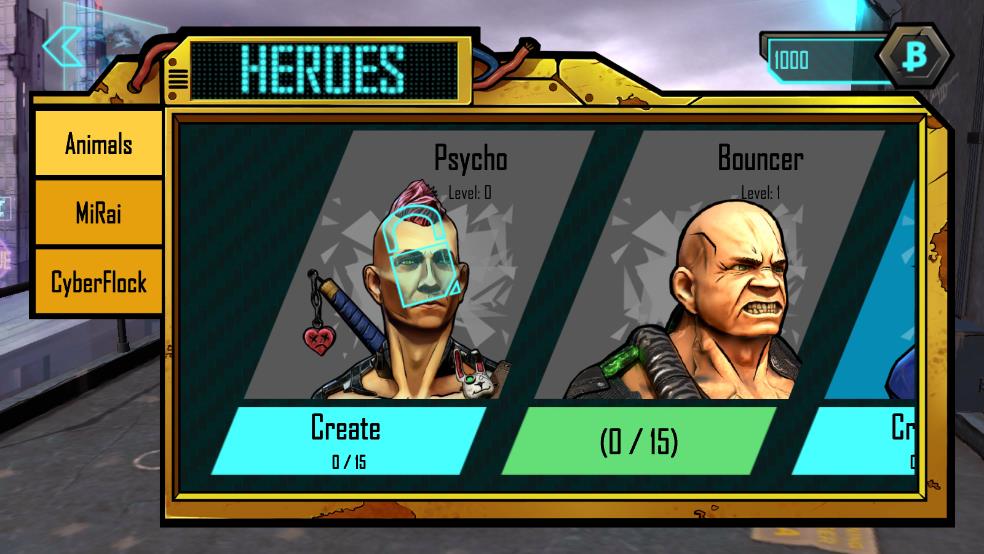Select the CyberFlock tab
This screenshot has height=554, width=984.
point(98,282)
